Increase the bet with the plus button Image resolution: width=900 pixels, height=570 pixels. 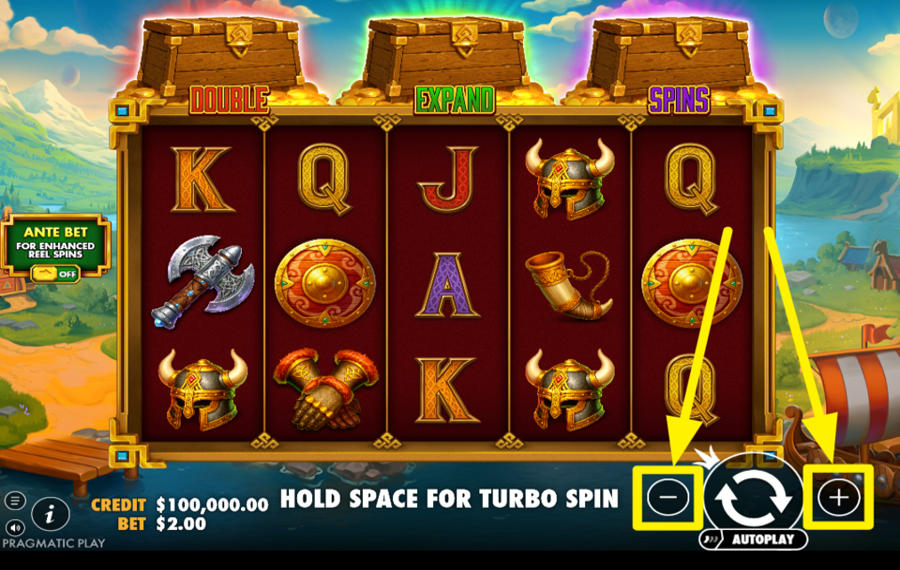[838, 497]
